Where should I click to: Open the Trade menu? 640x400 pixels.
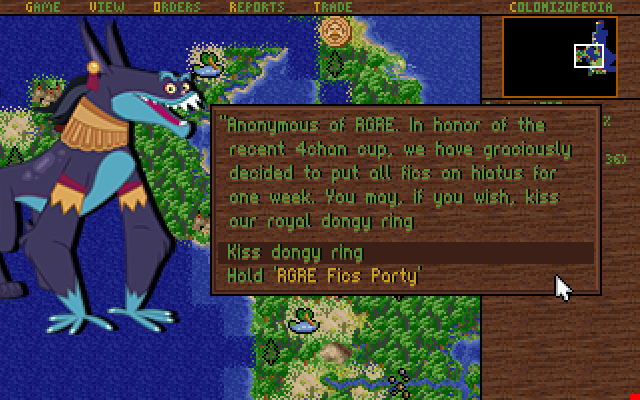click(x=331, y=7)
